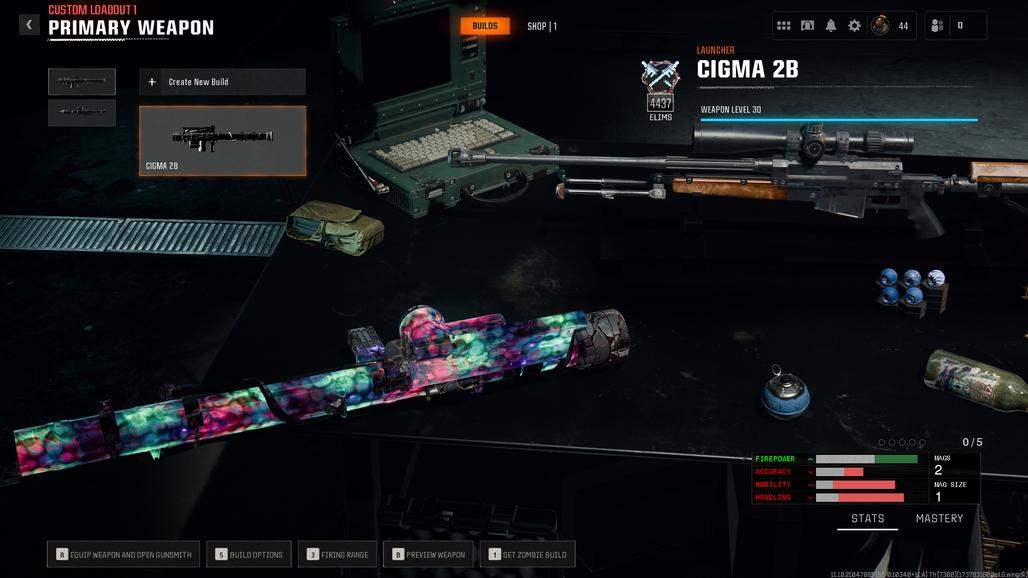Open the grid menu icon
Viewport: 1028px width, 578px height.
pyautogui.click(x=784, y=26)
